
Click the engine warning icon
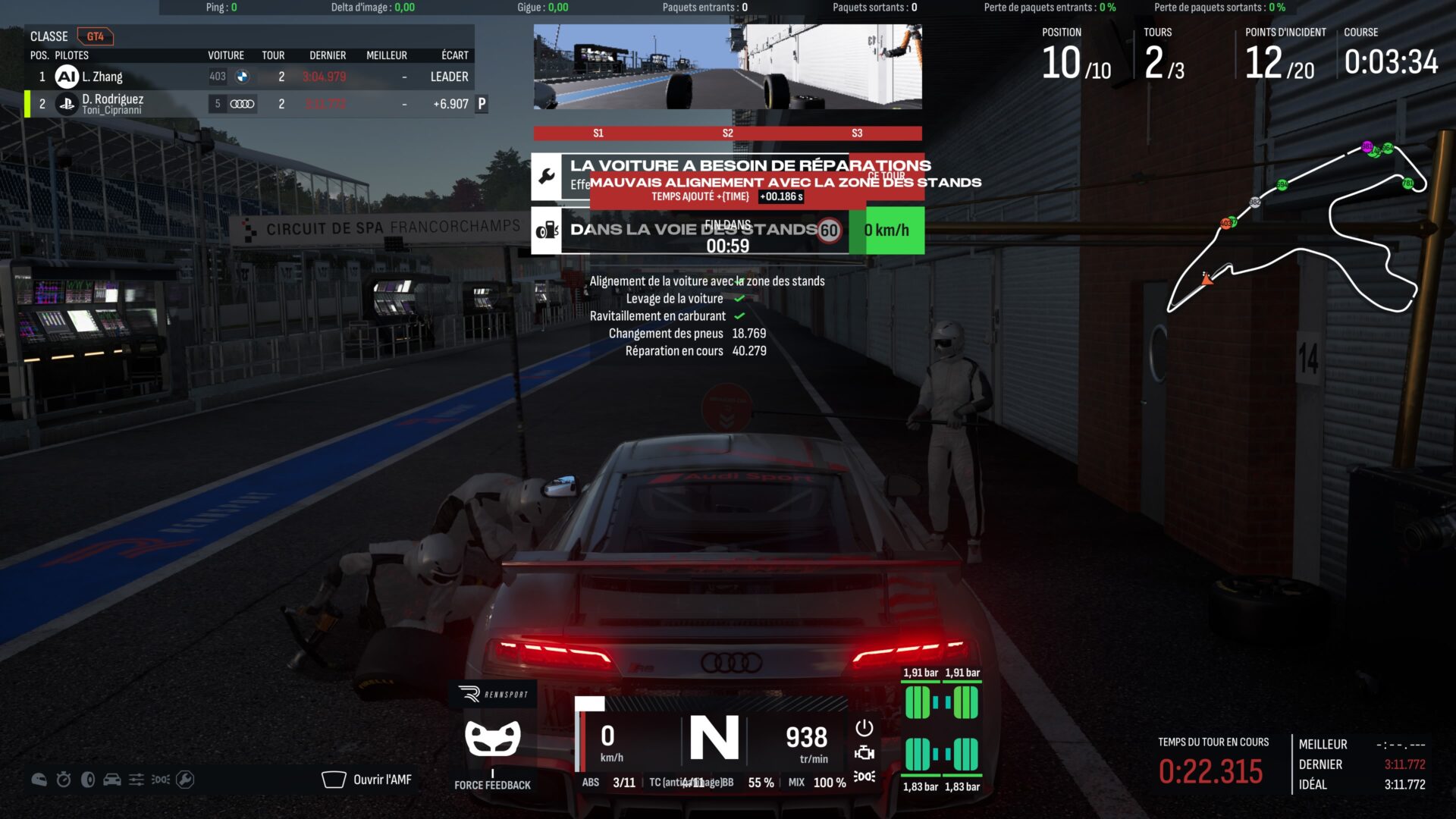coord(864,753)
